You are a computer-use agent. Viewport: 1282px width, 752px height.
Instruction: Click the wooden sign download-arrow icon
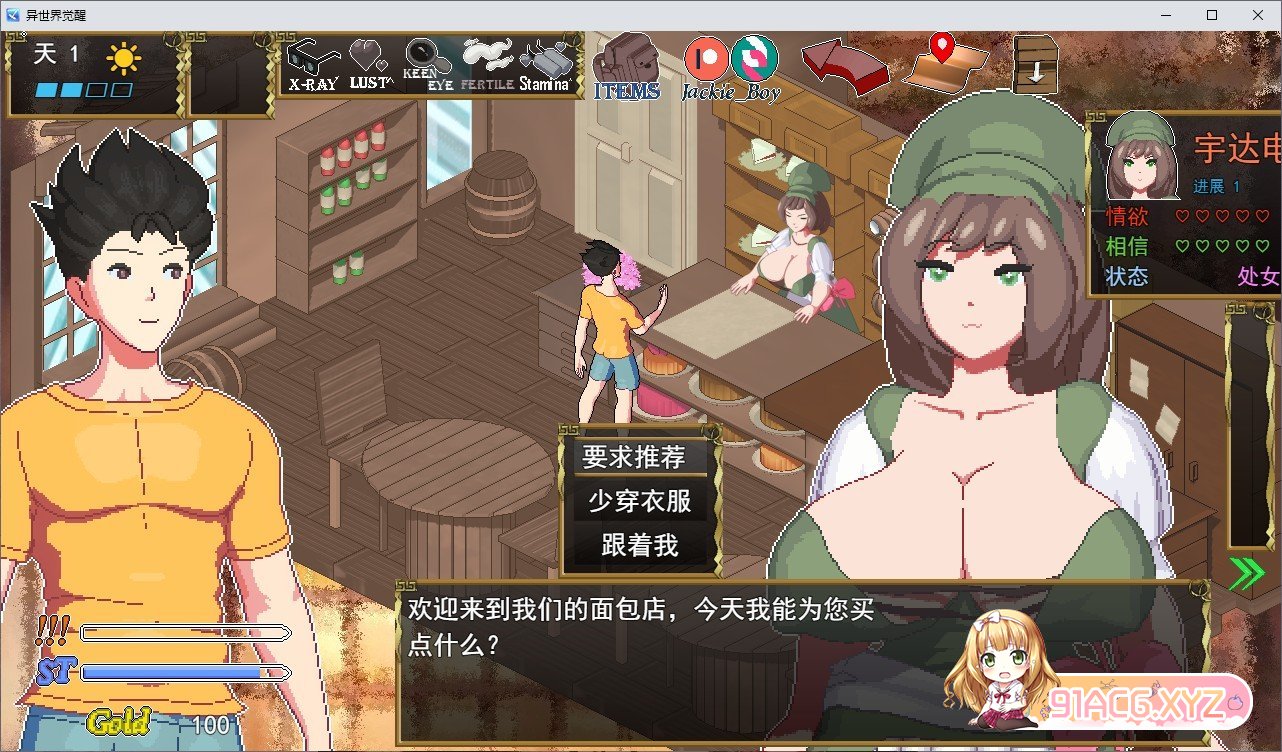1035,64
